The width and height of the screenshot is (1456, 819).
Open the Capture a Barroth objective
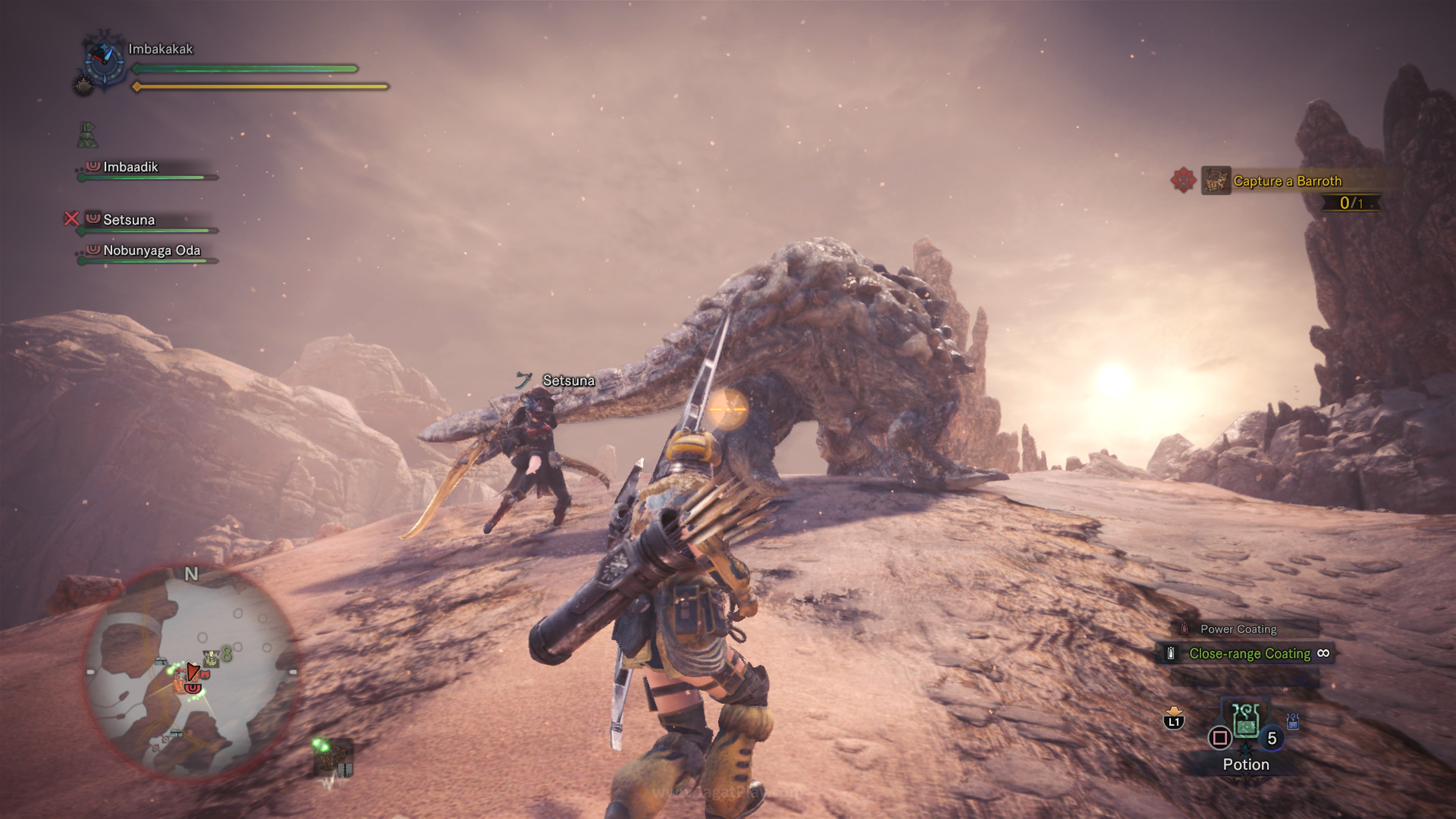pos(1287,182)
